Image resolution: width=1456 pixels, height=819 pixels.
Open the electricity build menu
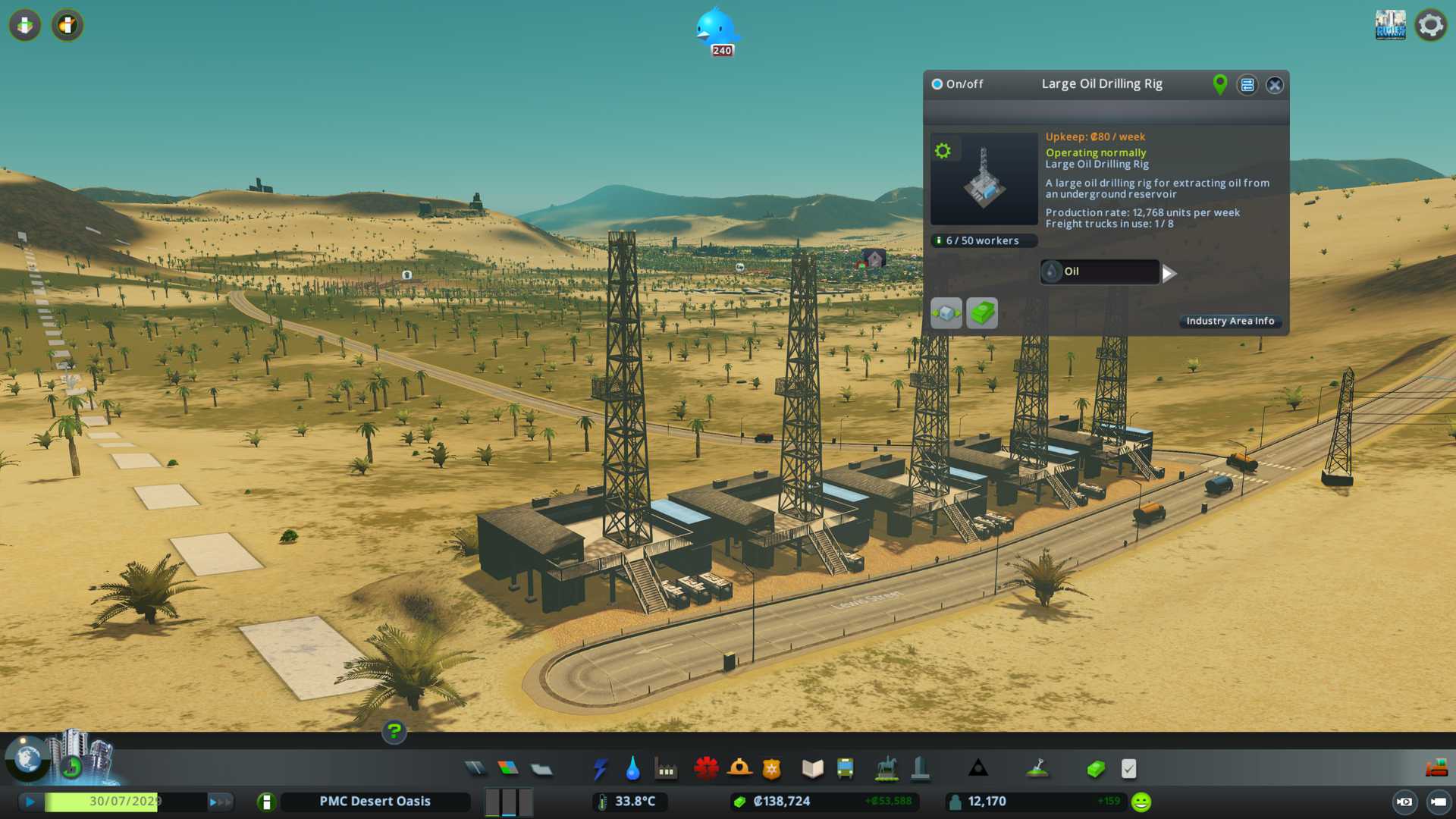coord(601,769)
